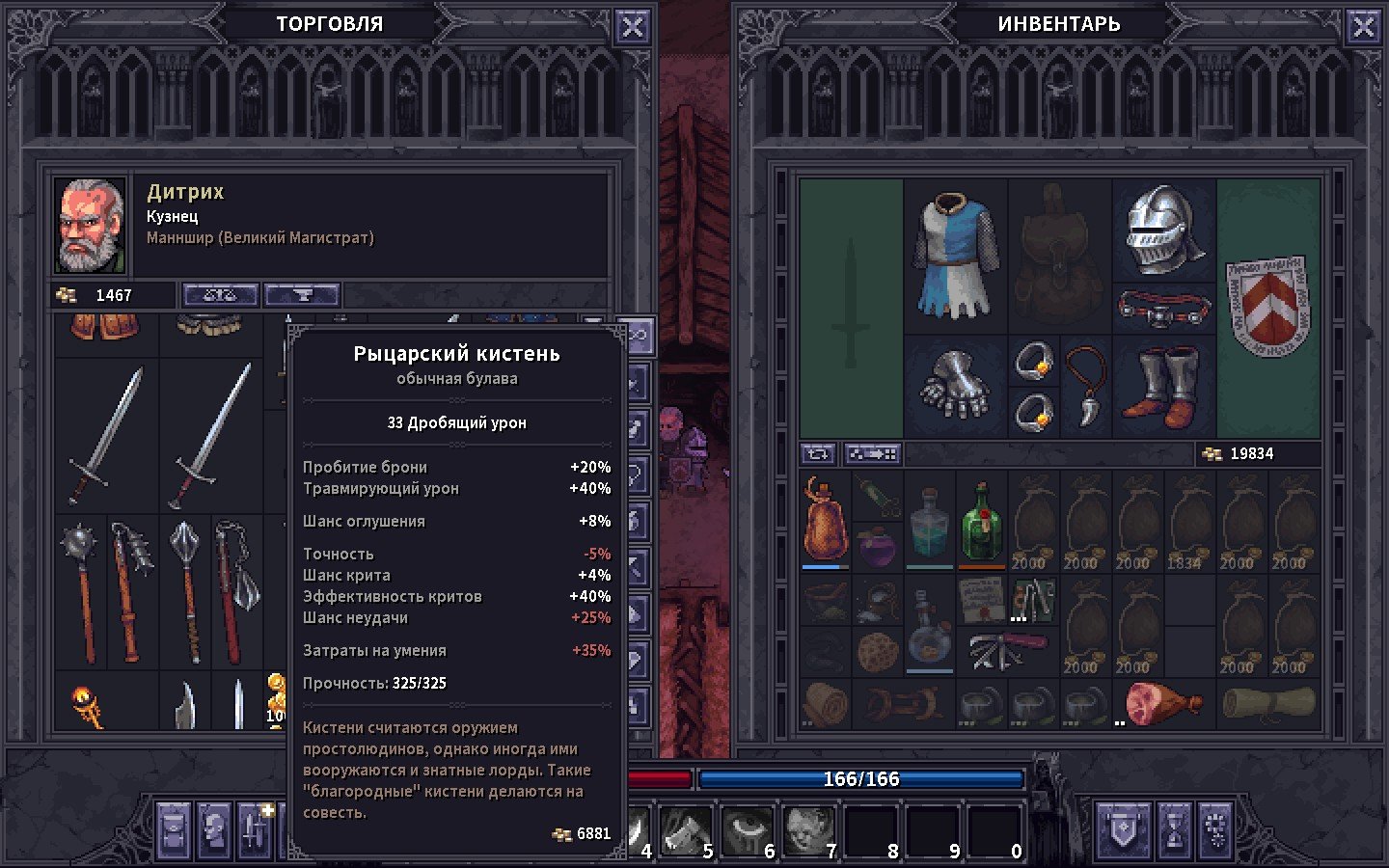The height and width of the screenshot is (868, 1389).
Task: Select the red studded belt slot
Action: click(1163, 309)
